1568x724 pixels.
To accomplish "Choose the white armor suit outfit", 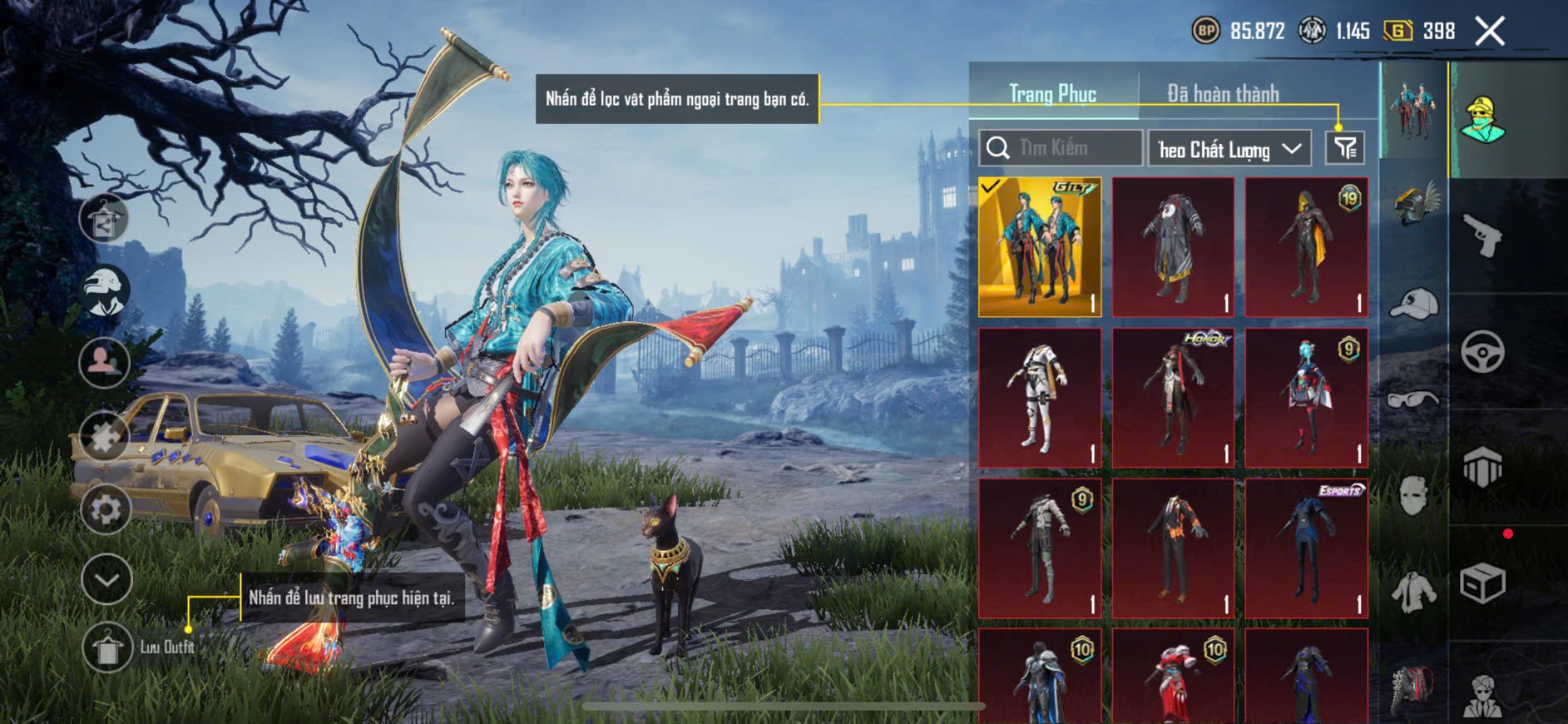I will pos(1040,398).
